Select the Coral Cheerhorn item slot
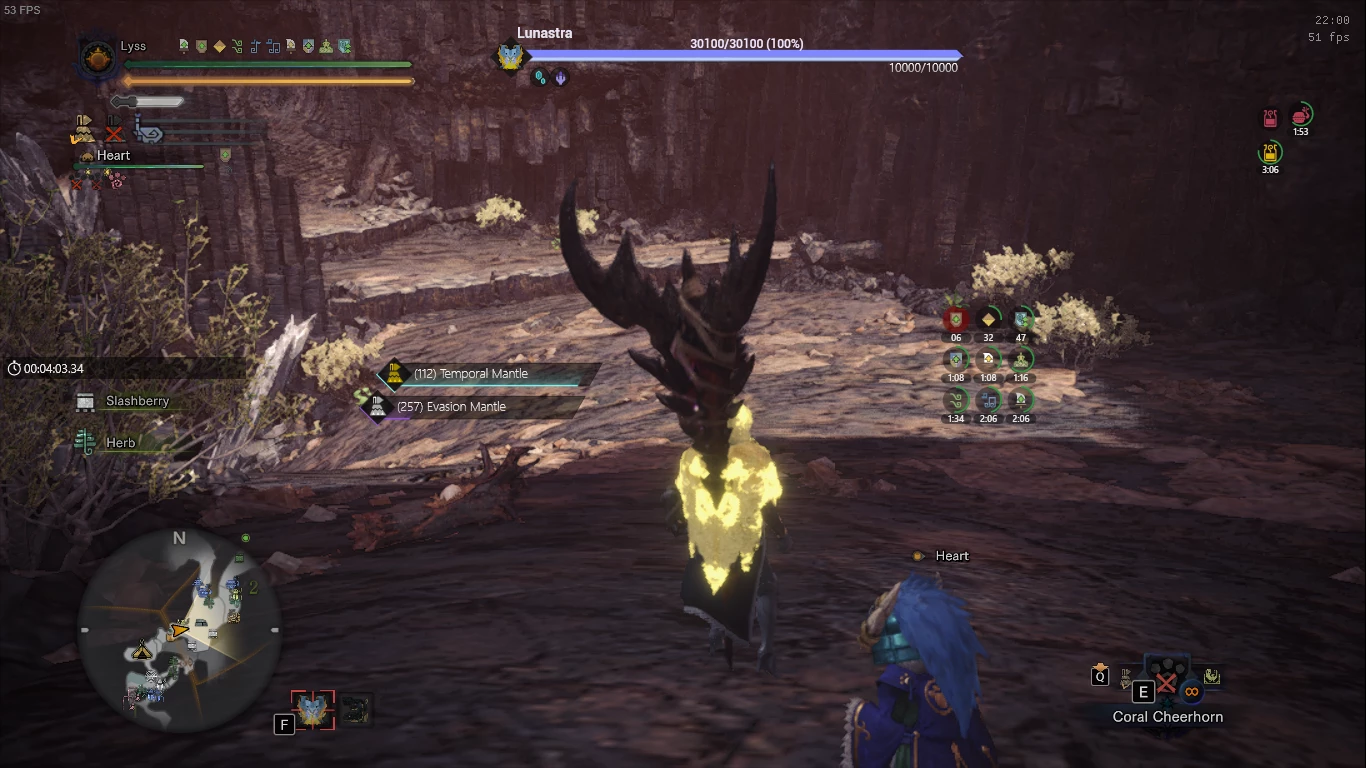 tap(1166, 690)
